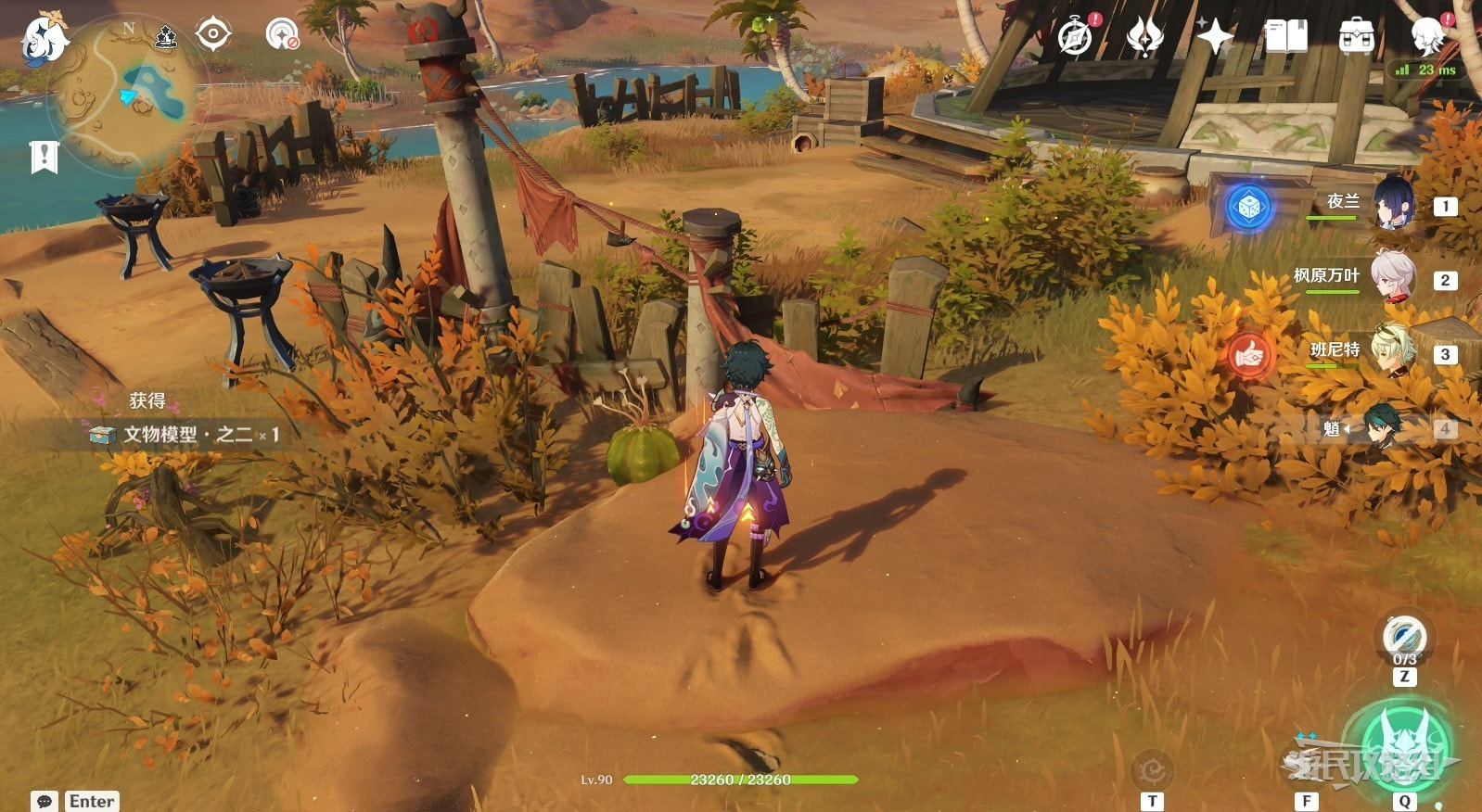Open the character menu icon
This screenshot has height=812, width=1482.
tap(1428, 38)
